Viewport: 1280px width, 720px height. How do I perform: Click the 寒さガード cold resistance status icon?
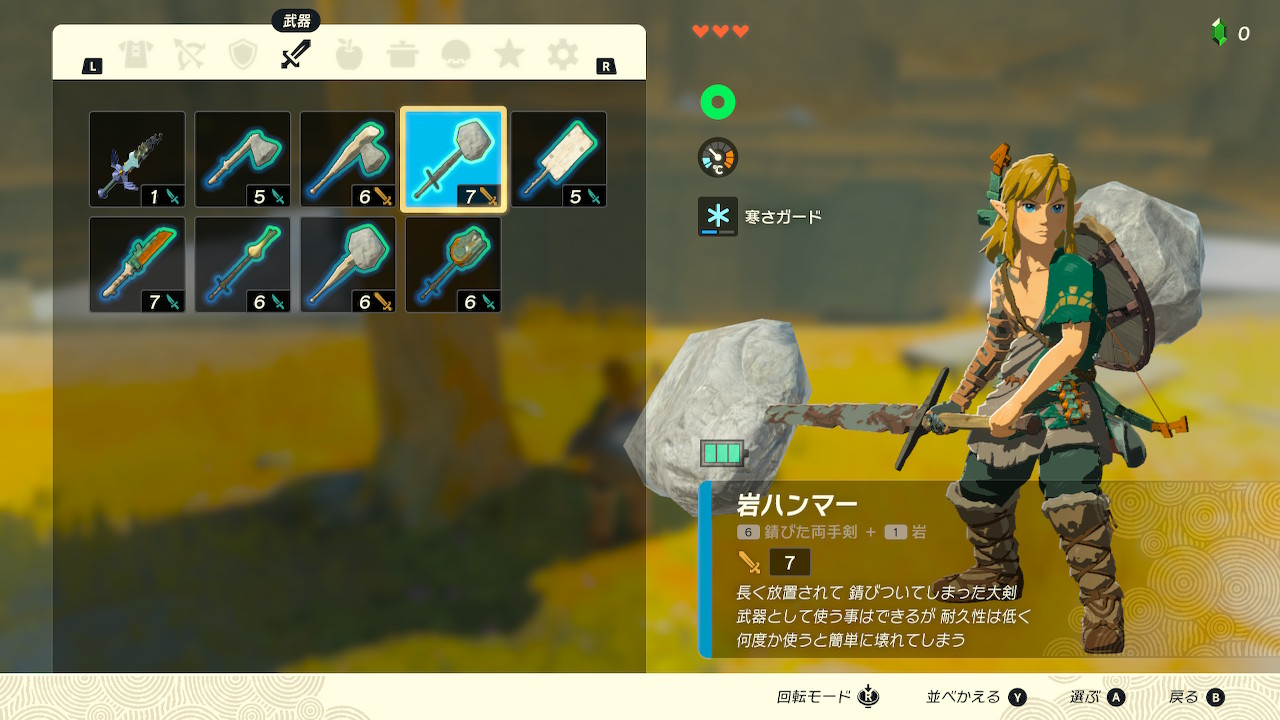click(717, 216)
